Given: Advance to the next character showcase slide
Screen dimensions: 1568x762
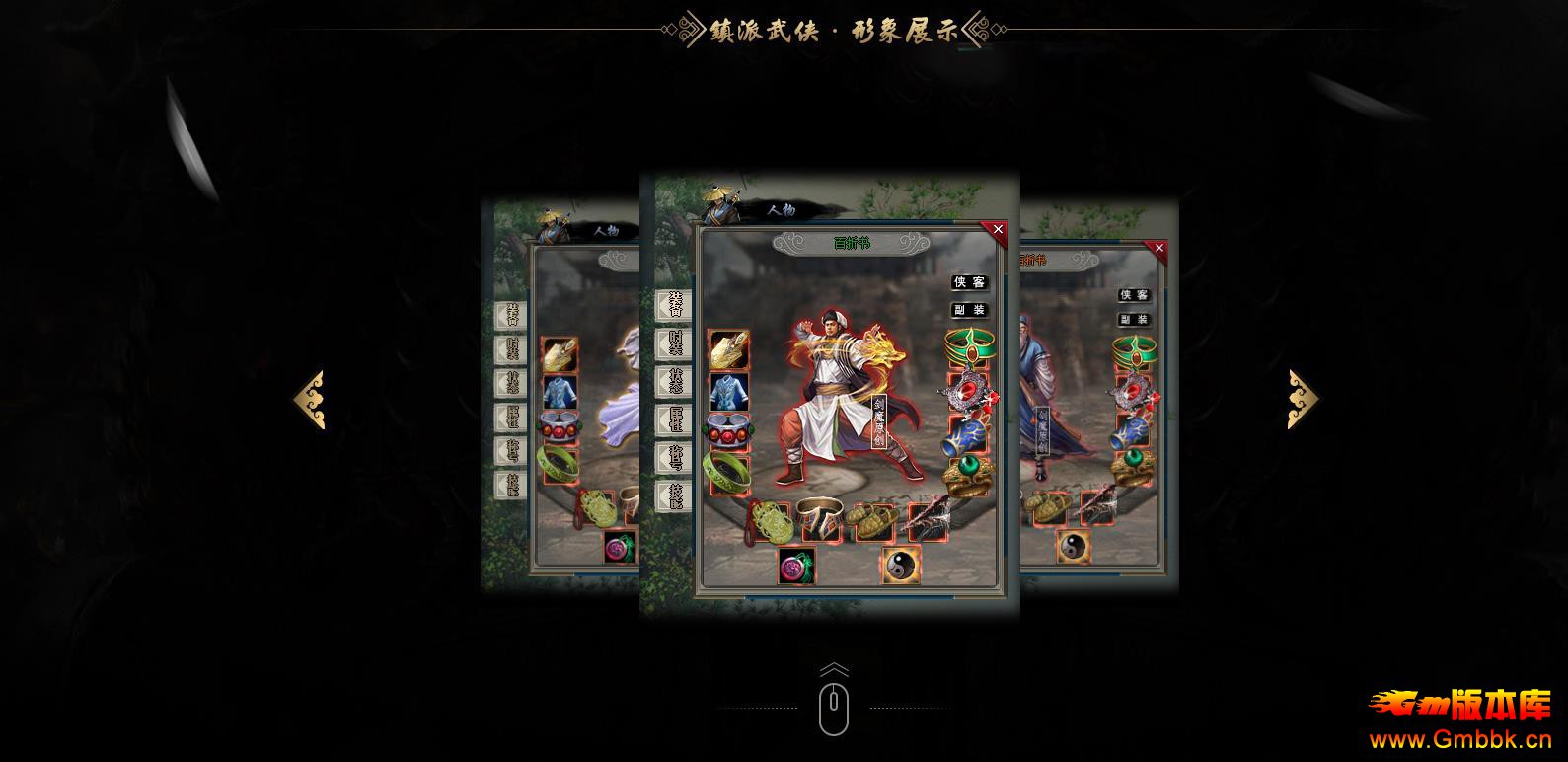Looking at the screenshot, I should coord(1303,400).
